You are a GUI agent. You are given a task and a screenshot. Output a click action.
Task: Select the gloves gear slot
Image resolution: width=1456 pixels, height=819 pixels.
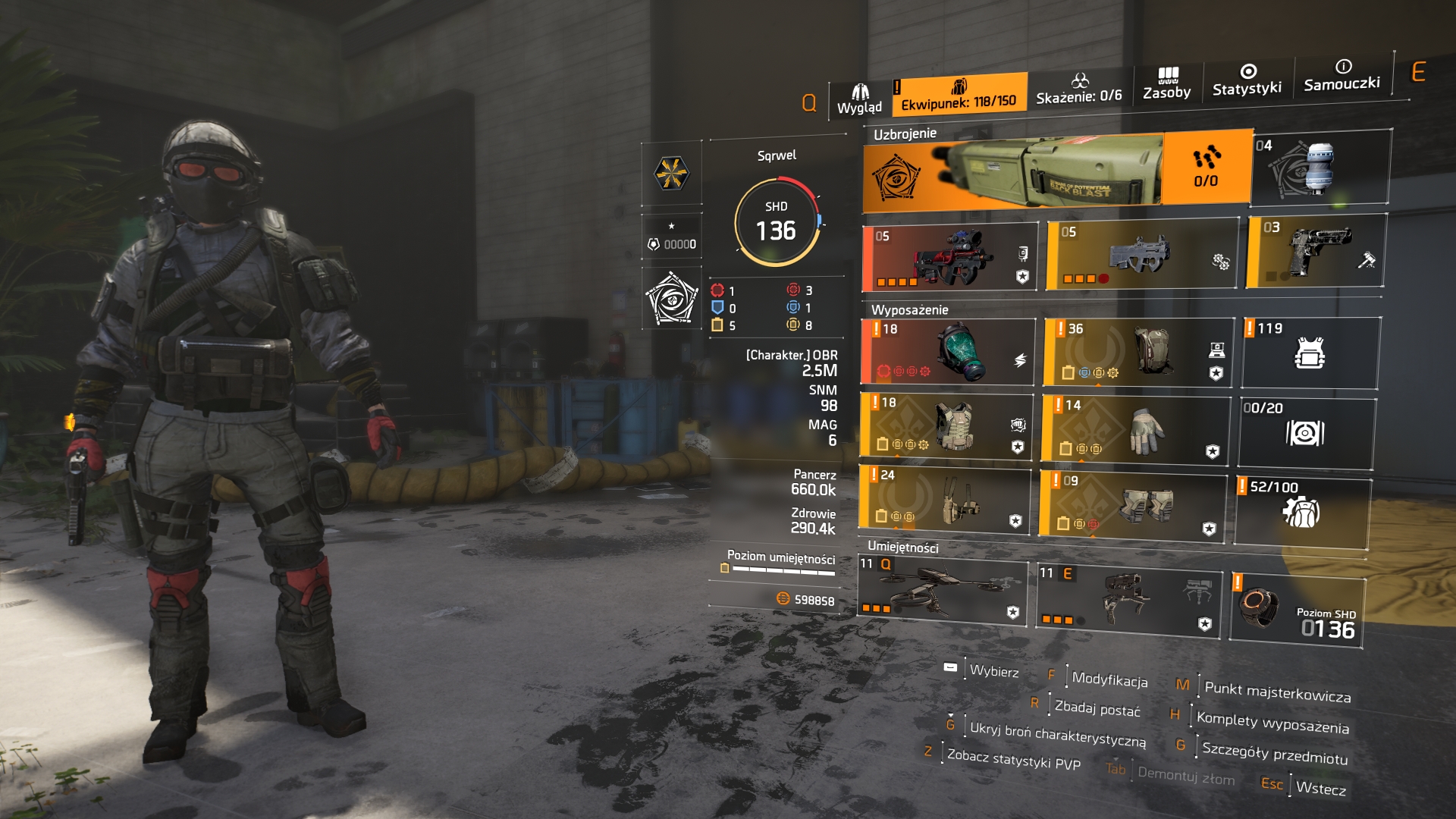pyautogui.click(x=1135, y=428)
